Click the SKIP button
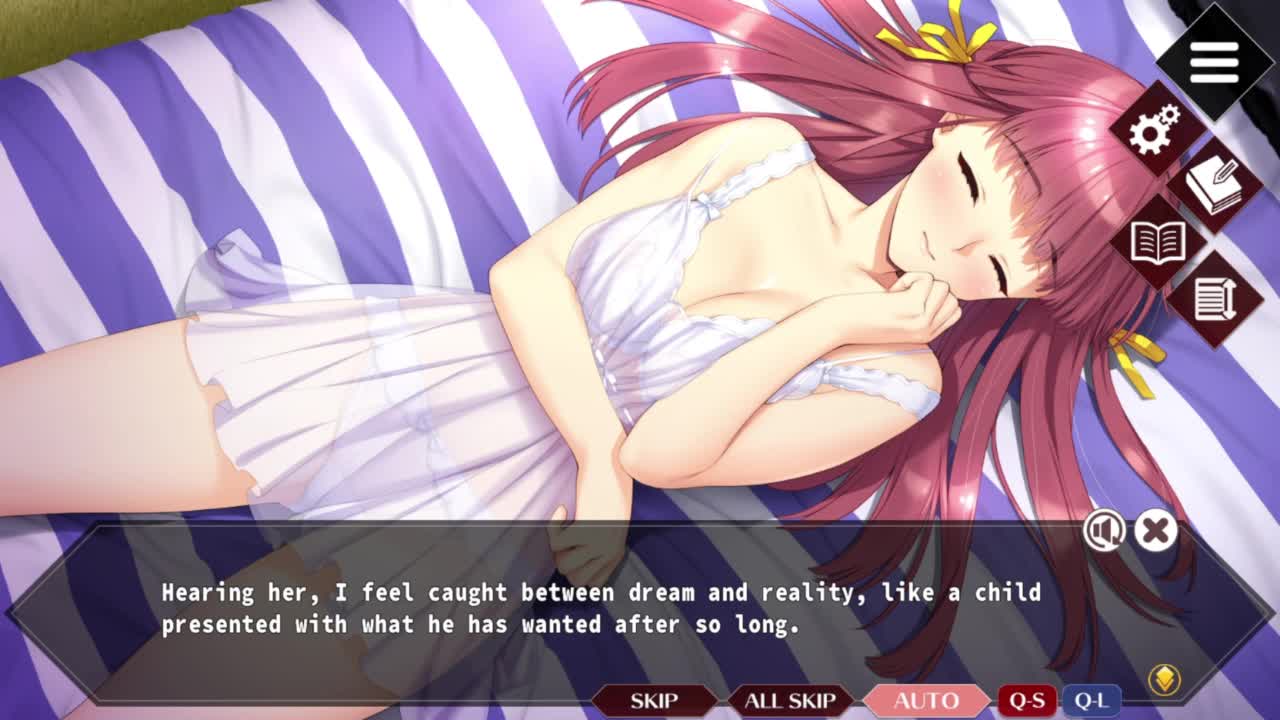 pos(654,701)
